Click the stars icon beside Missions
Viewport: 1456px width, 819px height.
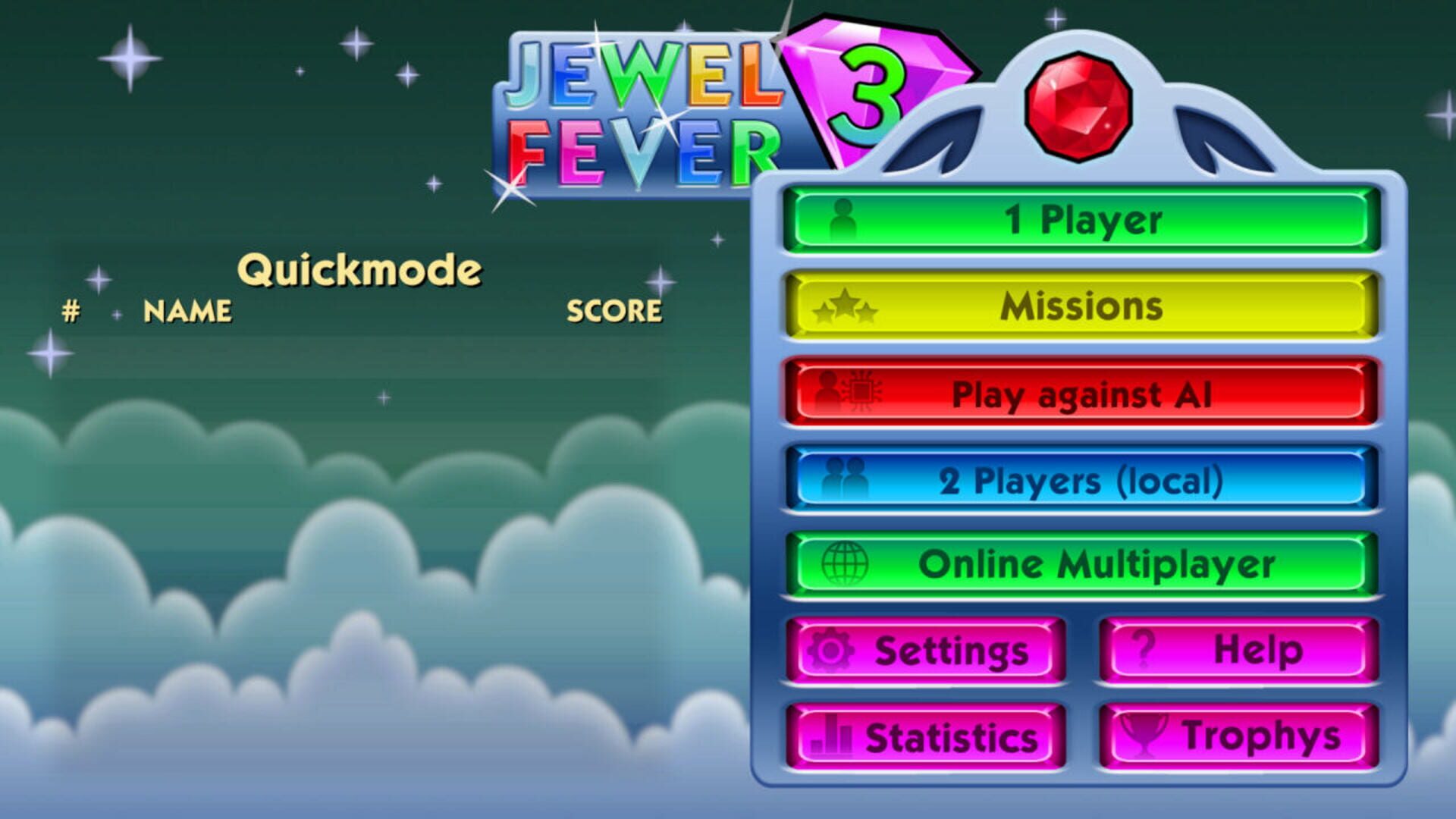click(844, 306)
